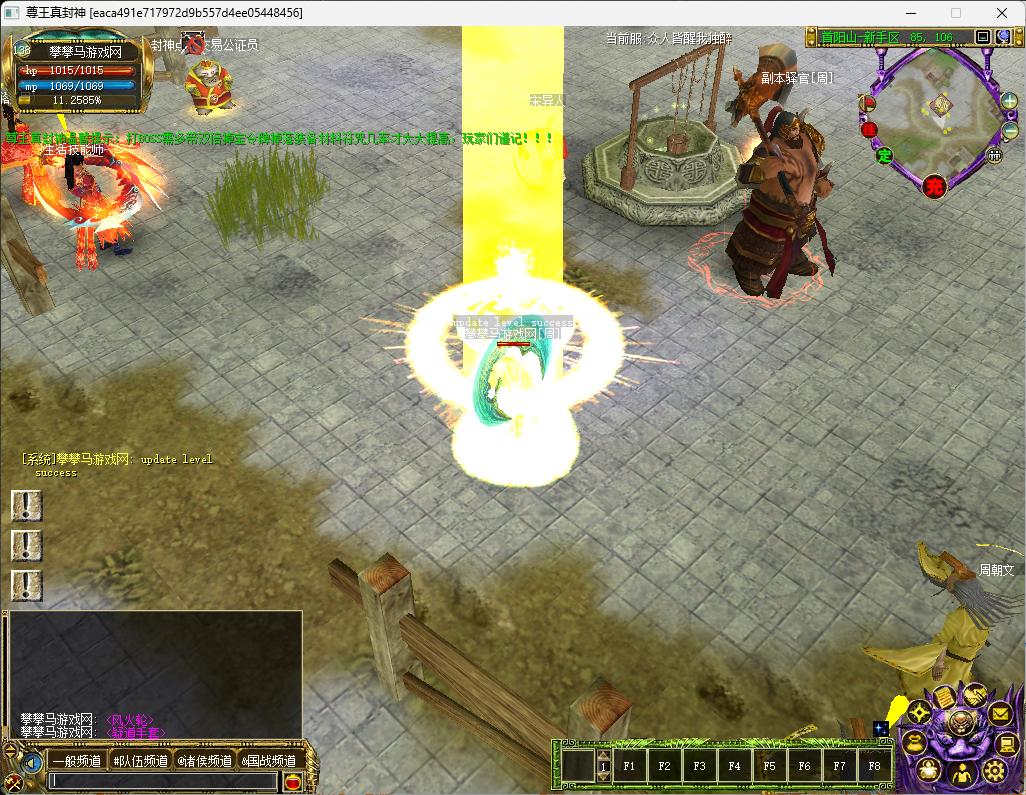Open the mail envelope icon

click(x=999, y=714)
